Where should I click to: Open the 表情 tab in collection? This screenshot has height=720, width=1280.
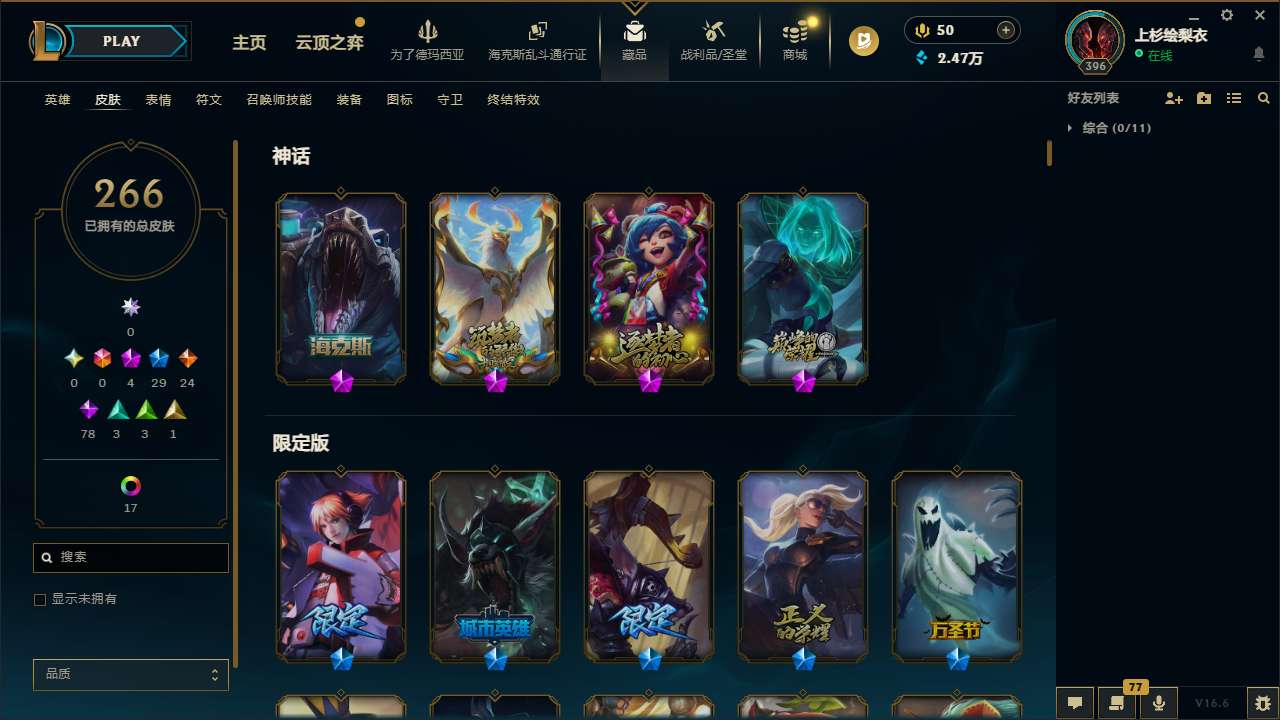tap(157, 100)
